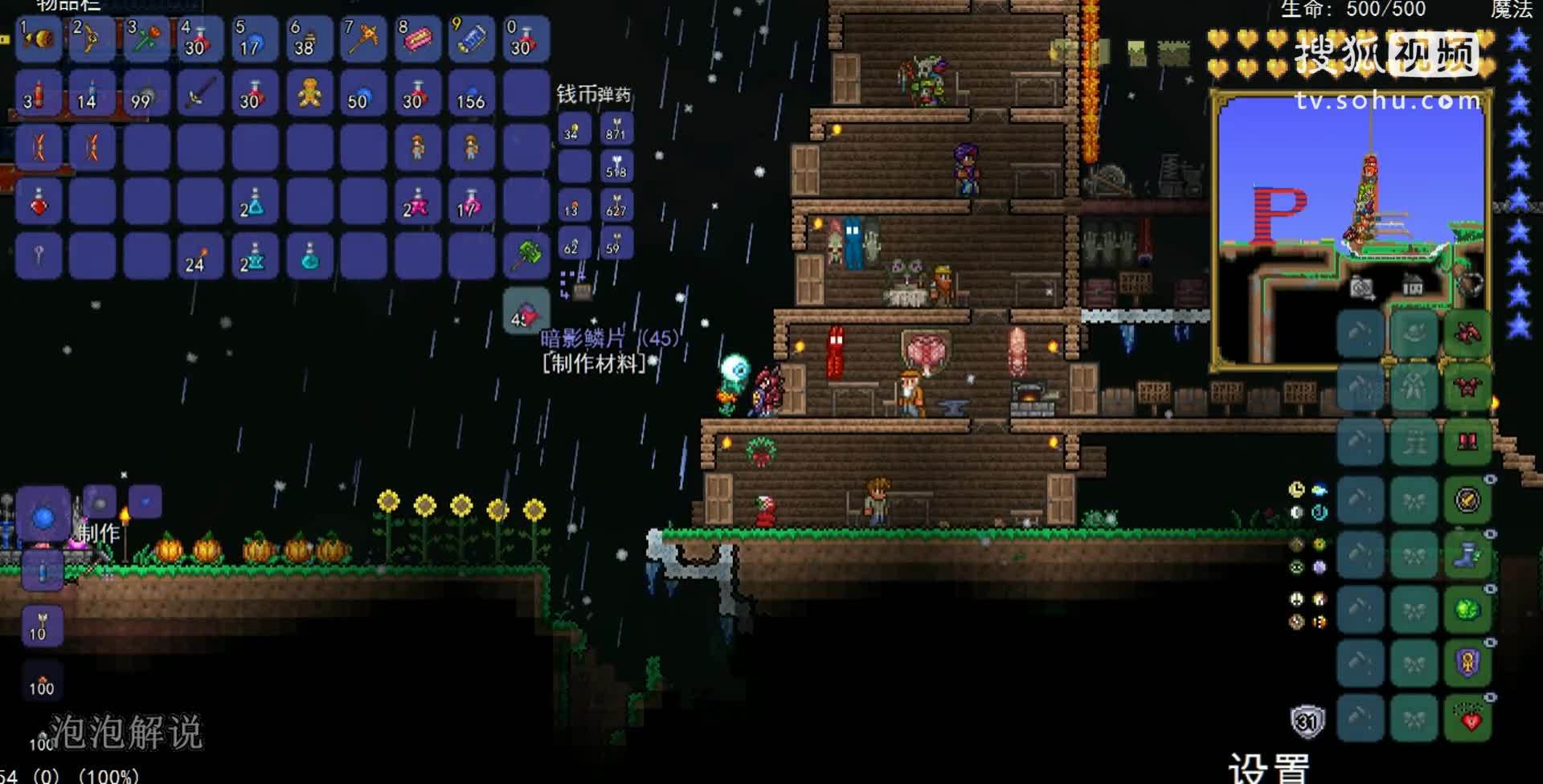Viewport: 1543px width, 784px height.
Task: Click the coin slot showing 34
Action: click(574, 129)
